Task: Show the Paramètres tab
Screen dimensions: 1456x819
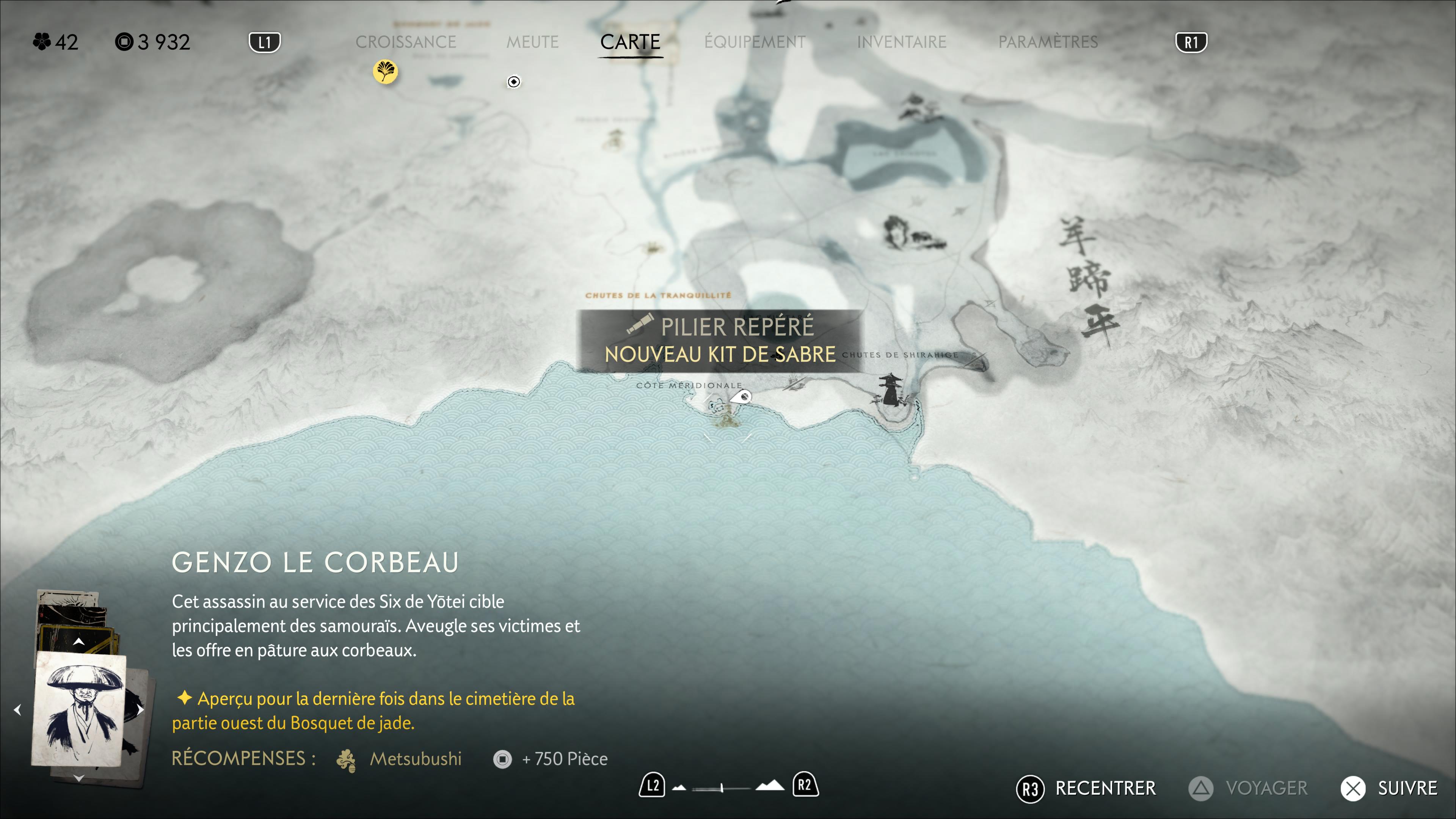Action: pyautogui.click(x=1047, y=42)
